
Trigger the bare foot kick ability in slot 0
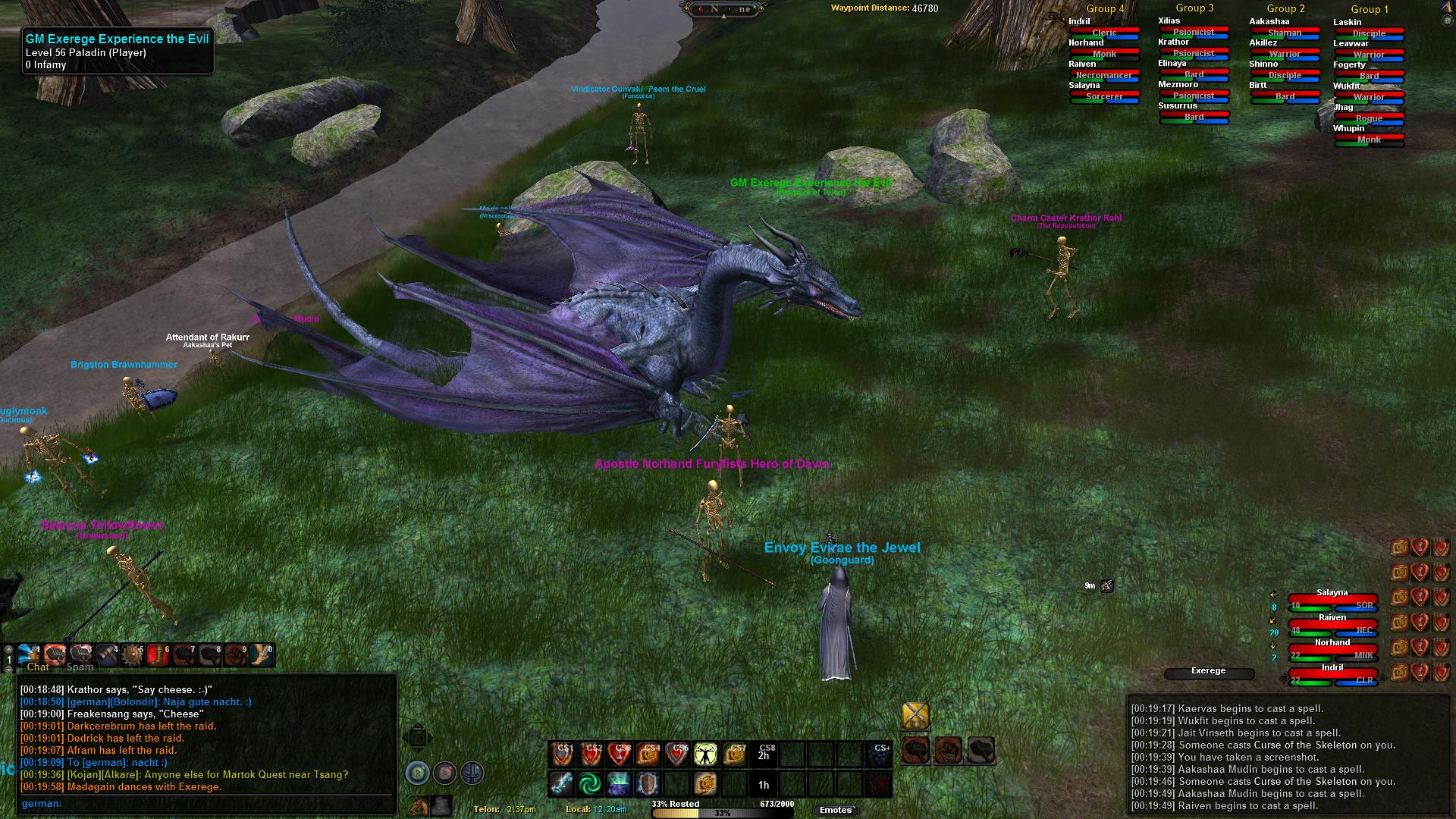pyautogui.click(x=262, y=654)
